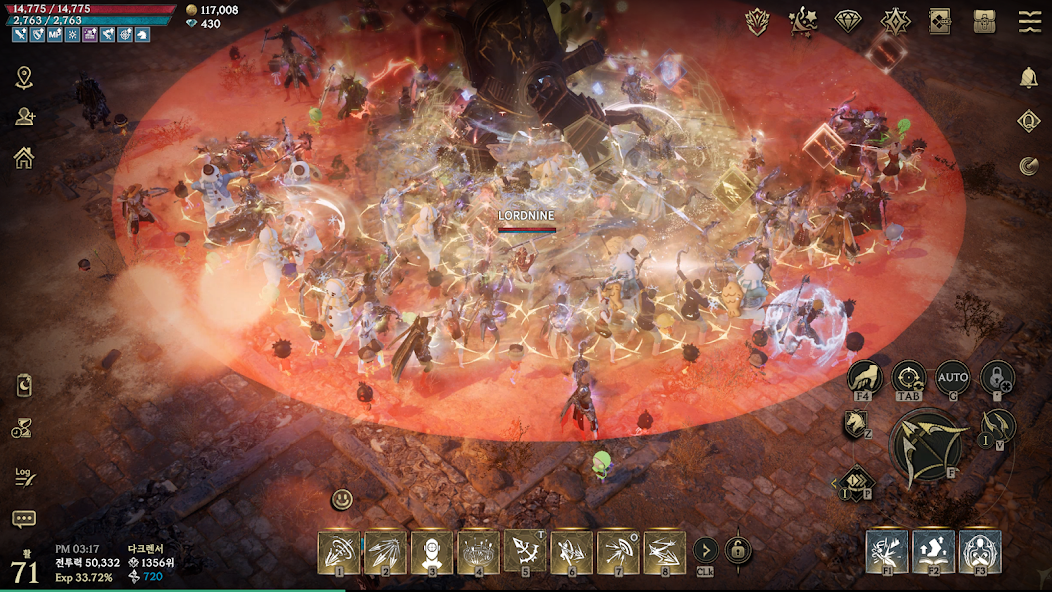Use the F4 hand pickup button
Viewport: 1052px width, 592px height.
point(864,378)
